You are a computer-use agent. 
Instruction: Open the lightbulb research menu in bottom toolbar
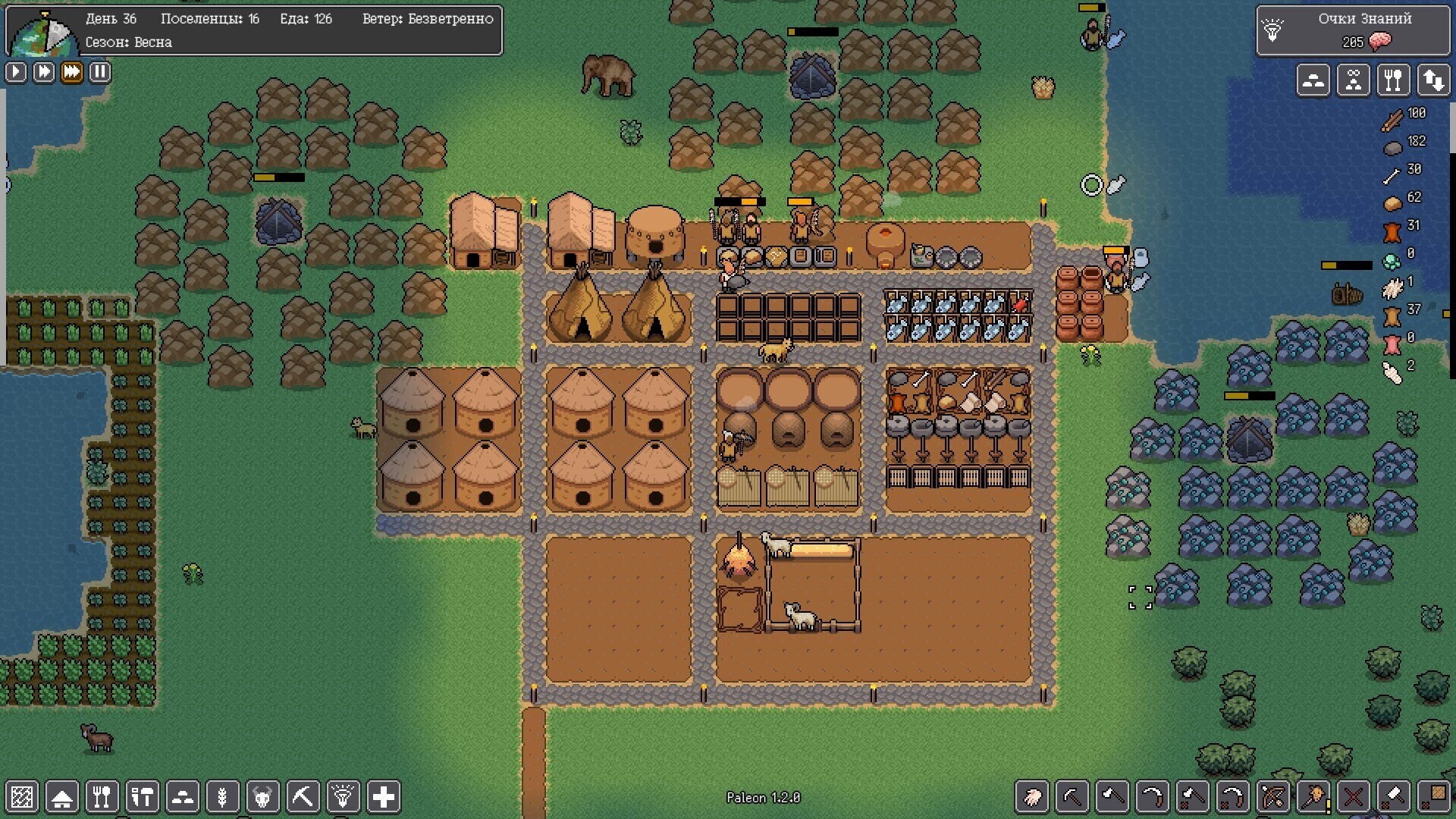pyautogui.click(x=343, y=797)
